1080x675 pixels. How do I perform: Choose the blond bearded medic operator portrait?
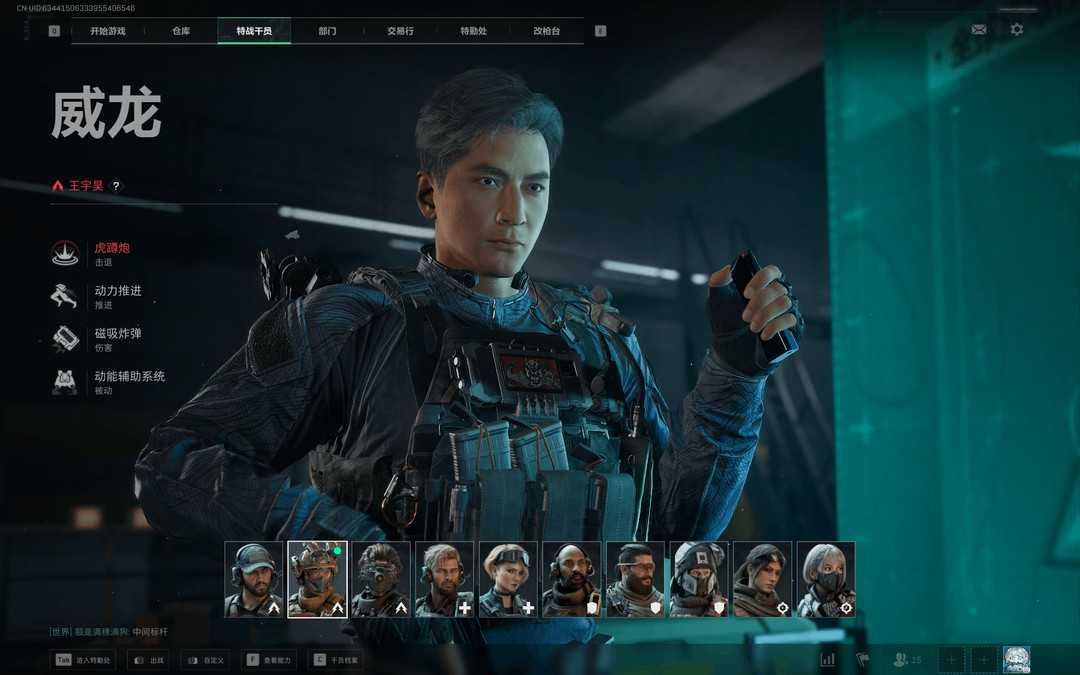pos(444,580)
